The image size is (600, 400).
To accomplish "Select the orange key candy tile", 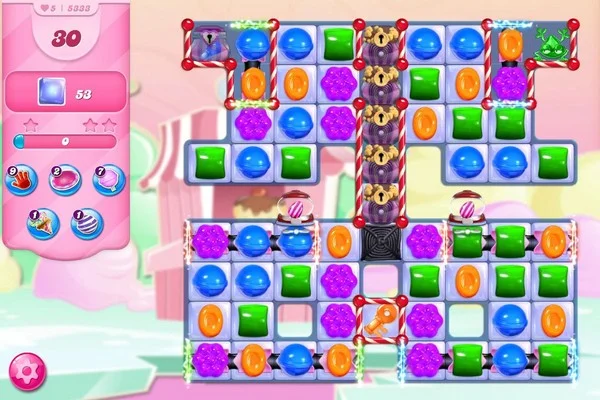I will tap(381, 320).
